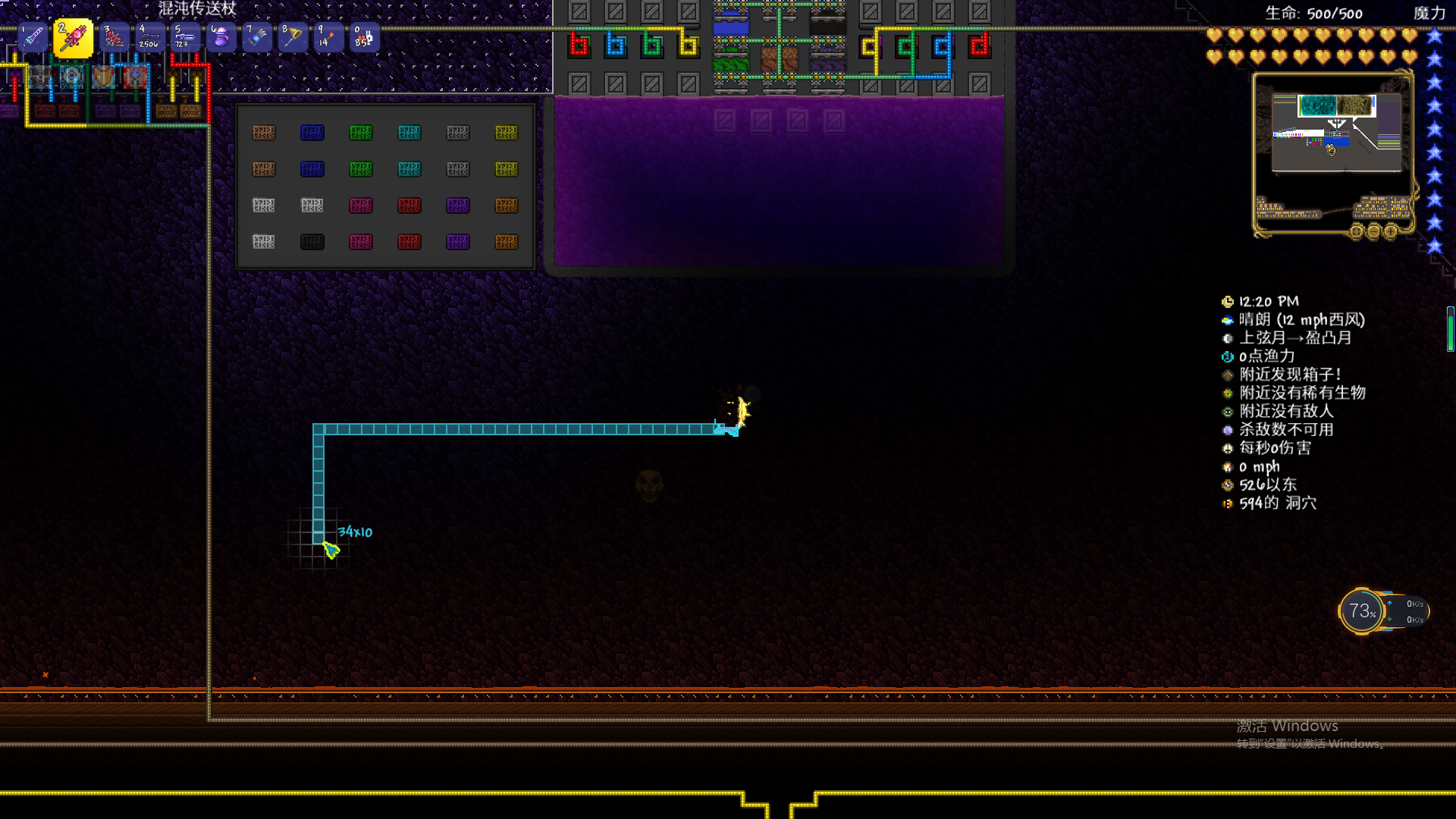This screenshot has width=1456, height=819.
Task: Equip the golden bug net
Action: click(x=292, y=37)
